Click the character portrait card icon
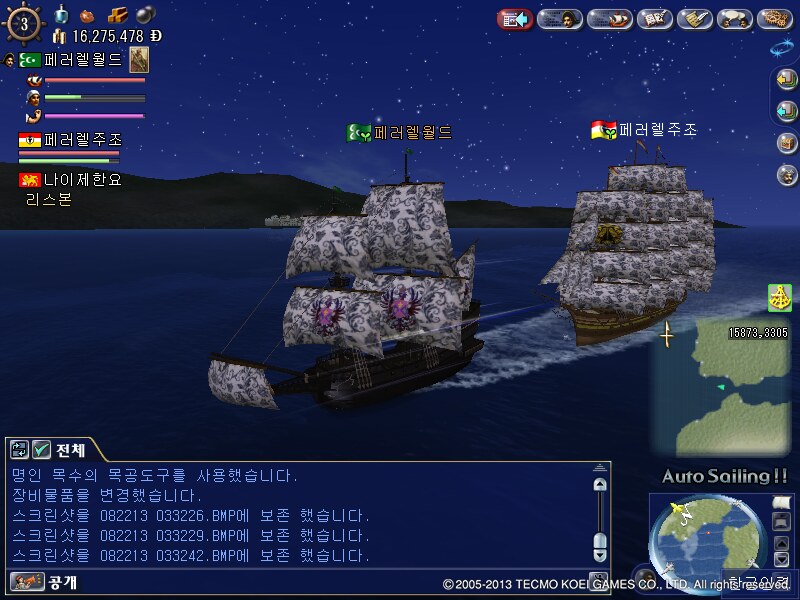 tap(139, 59)
